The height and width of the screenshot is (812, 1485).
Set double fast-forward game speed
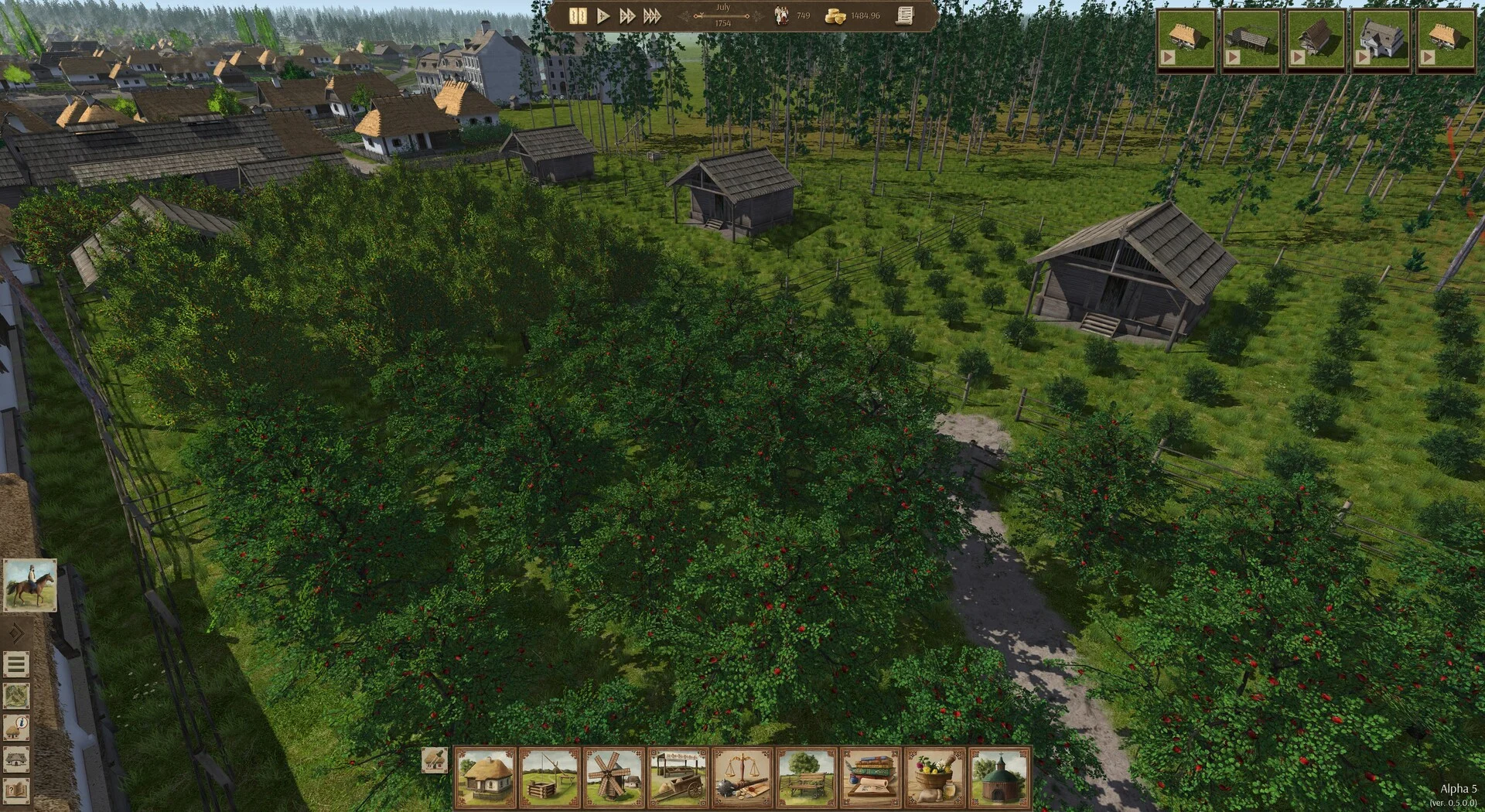coord(627,16)
